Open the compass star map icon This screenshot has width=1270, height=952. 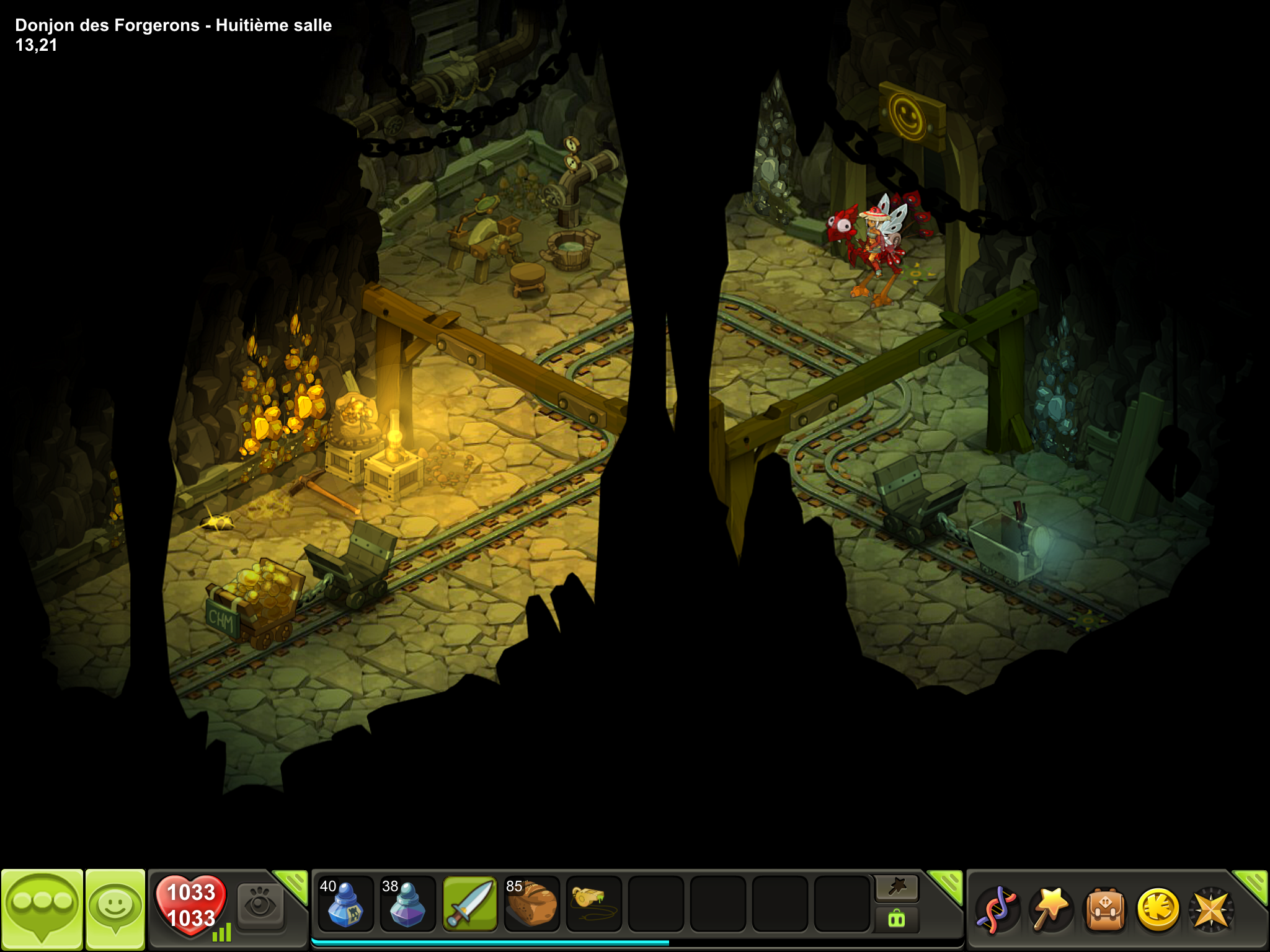[1210, 909]
